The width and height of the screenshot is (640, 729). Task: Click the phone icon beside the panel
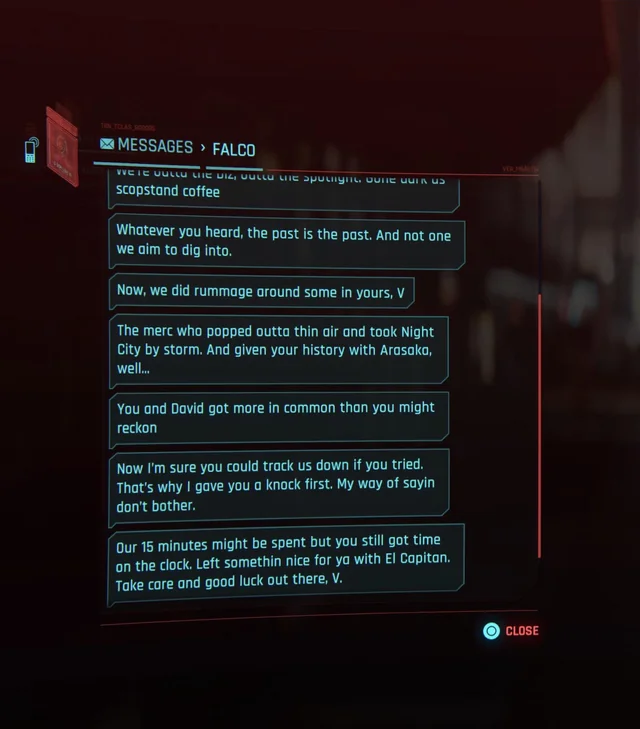[x=30, y=149]
